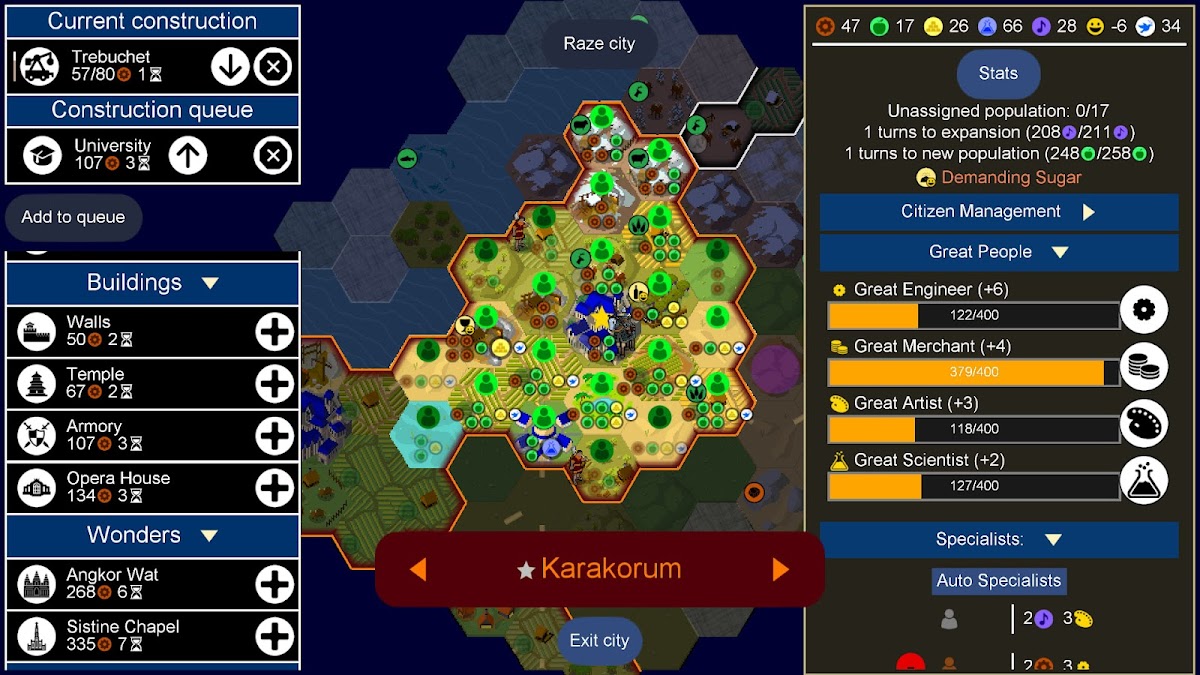Raze the city
Image resolution: width=1200 pixels, height=675 pixels.
click(x=599, y=44)
